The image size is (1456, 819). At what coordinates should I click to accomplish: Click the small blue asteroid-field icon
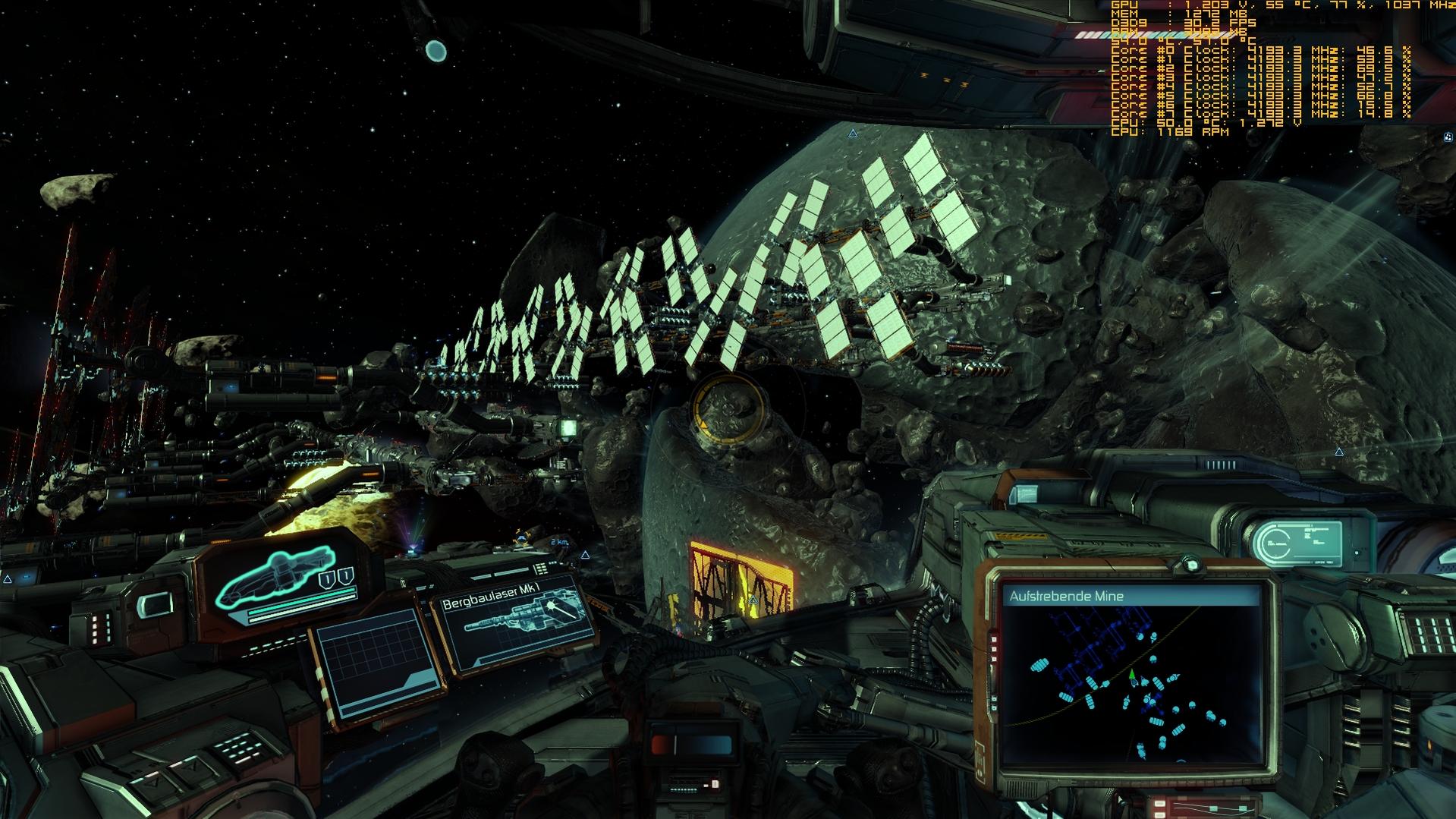(x=1448, y=137)
